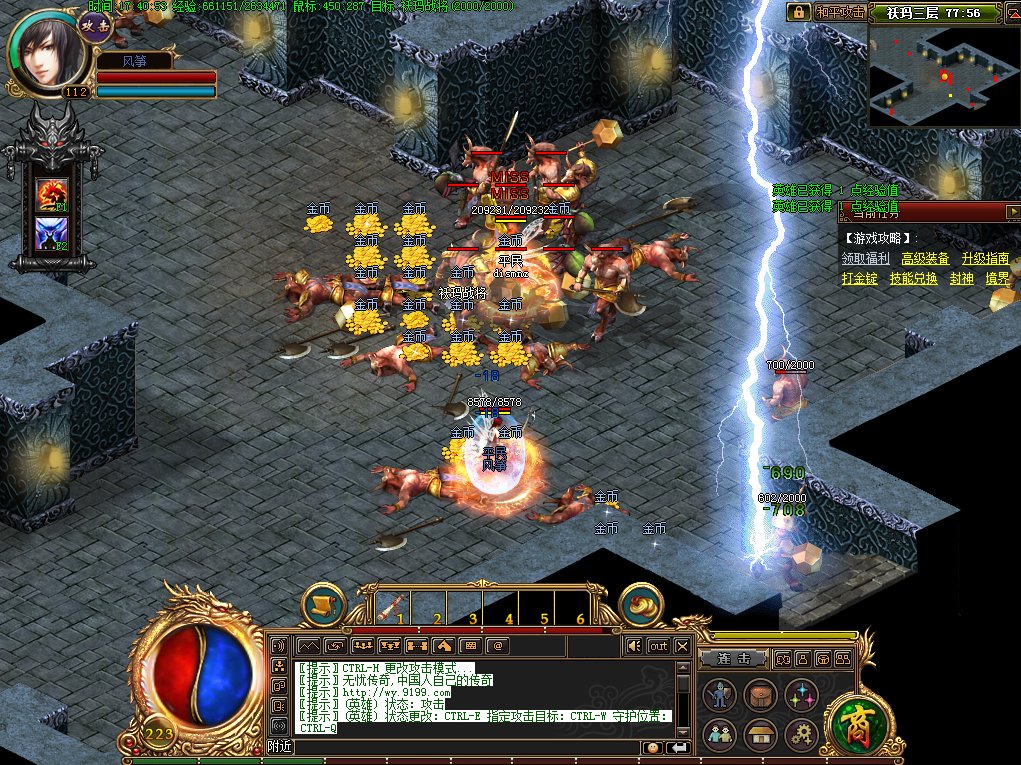
Task: Expand the 当前任务 quest panel arrow
Action: coord(1013,211)
